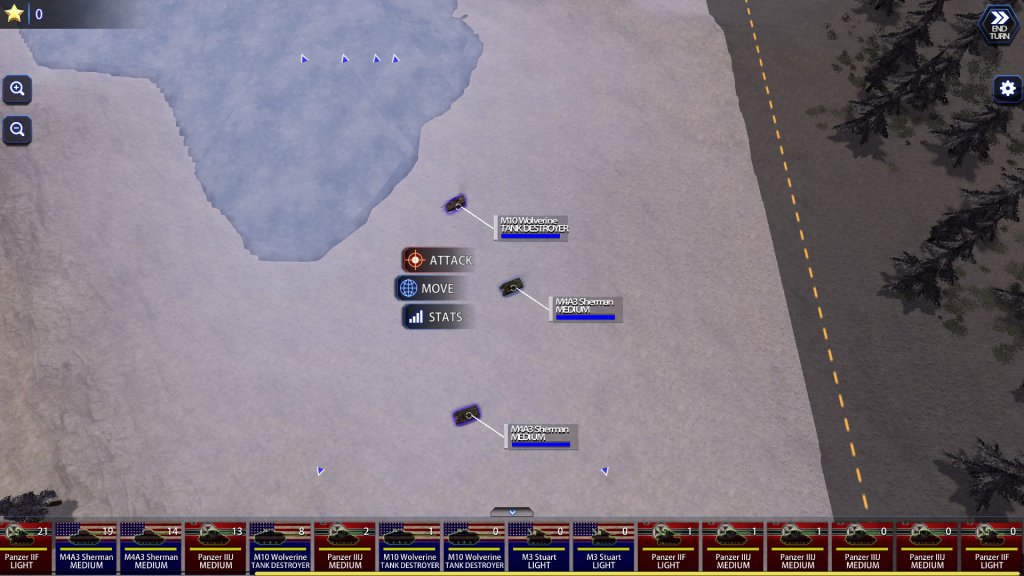Select the M10 Wolverine card numbered 8
This screenshot has height=576, width=1024.
tap(280, 547)
